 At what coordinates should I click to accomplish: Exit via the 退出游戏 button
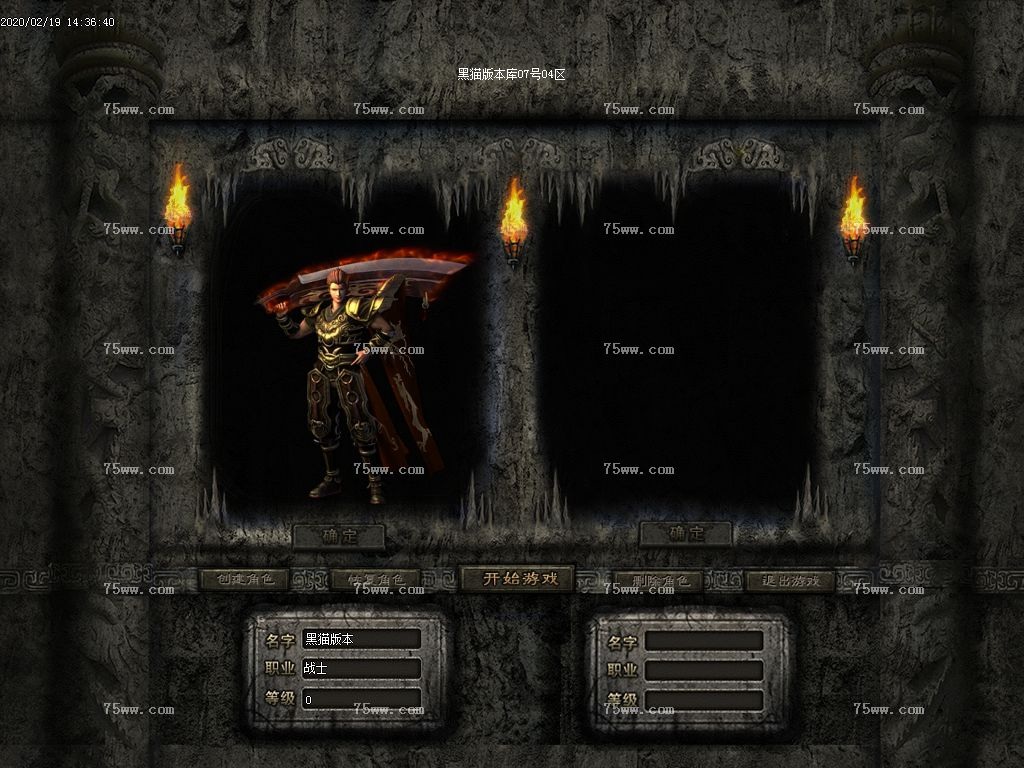tap(790, 581)
